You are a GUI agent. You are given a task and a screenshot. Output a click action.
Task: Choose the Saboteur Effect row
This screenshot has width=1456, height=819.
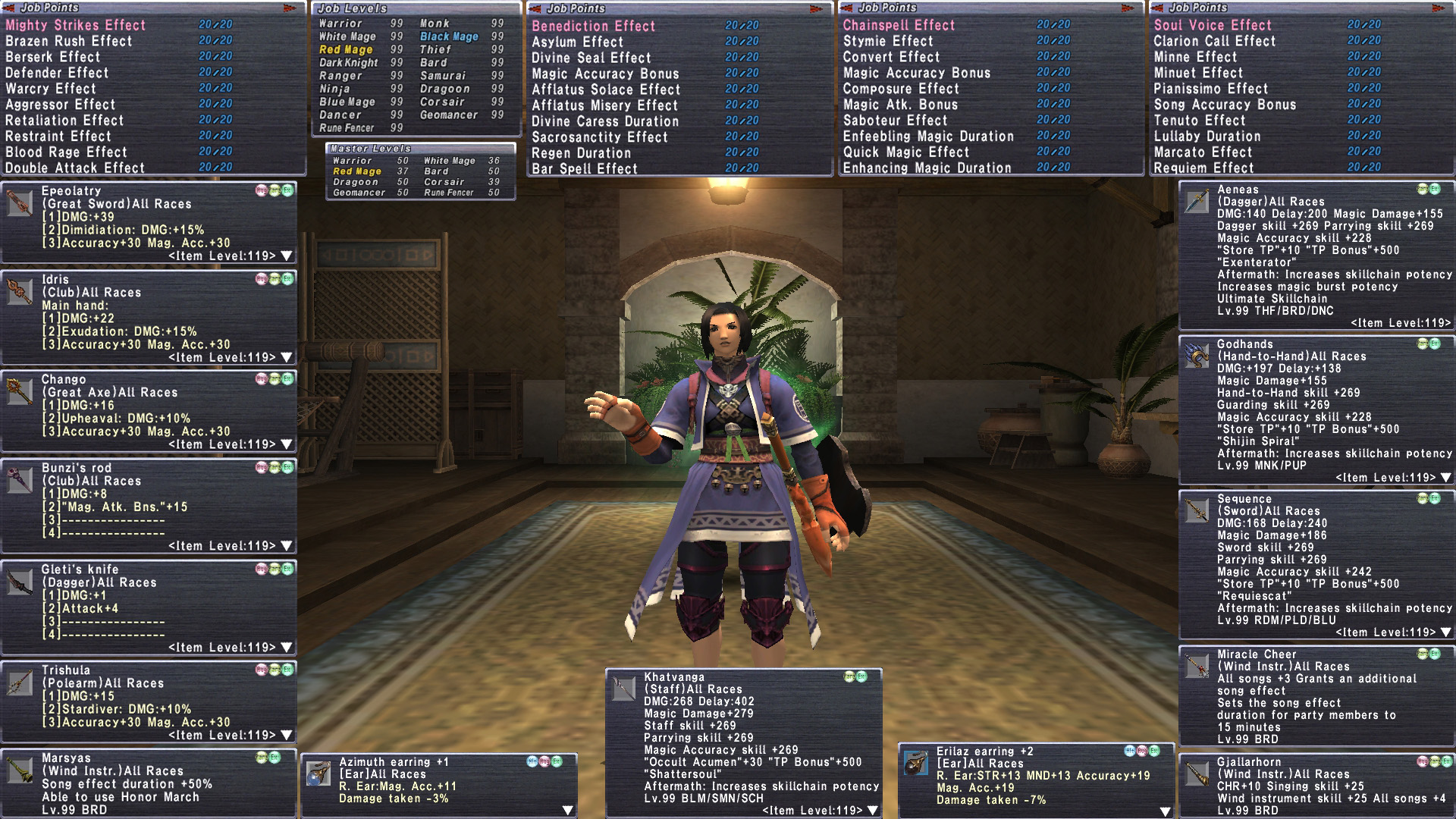point(895,121)
